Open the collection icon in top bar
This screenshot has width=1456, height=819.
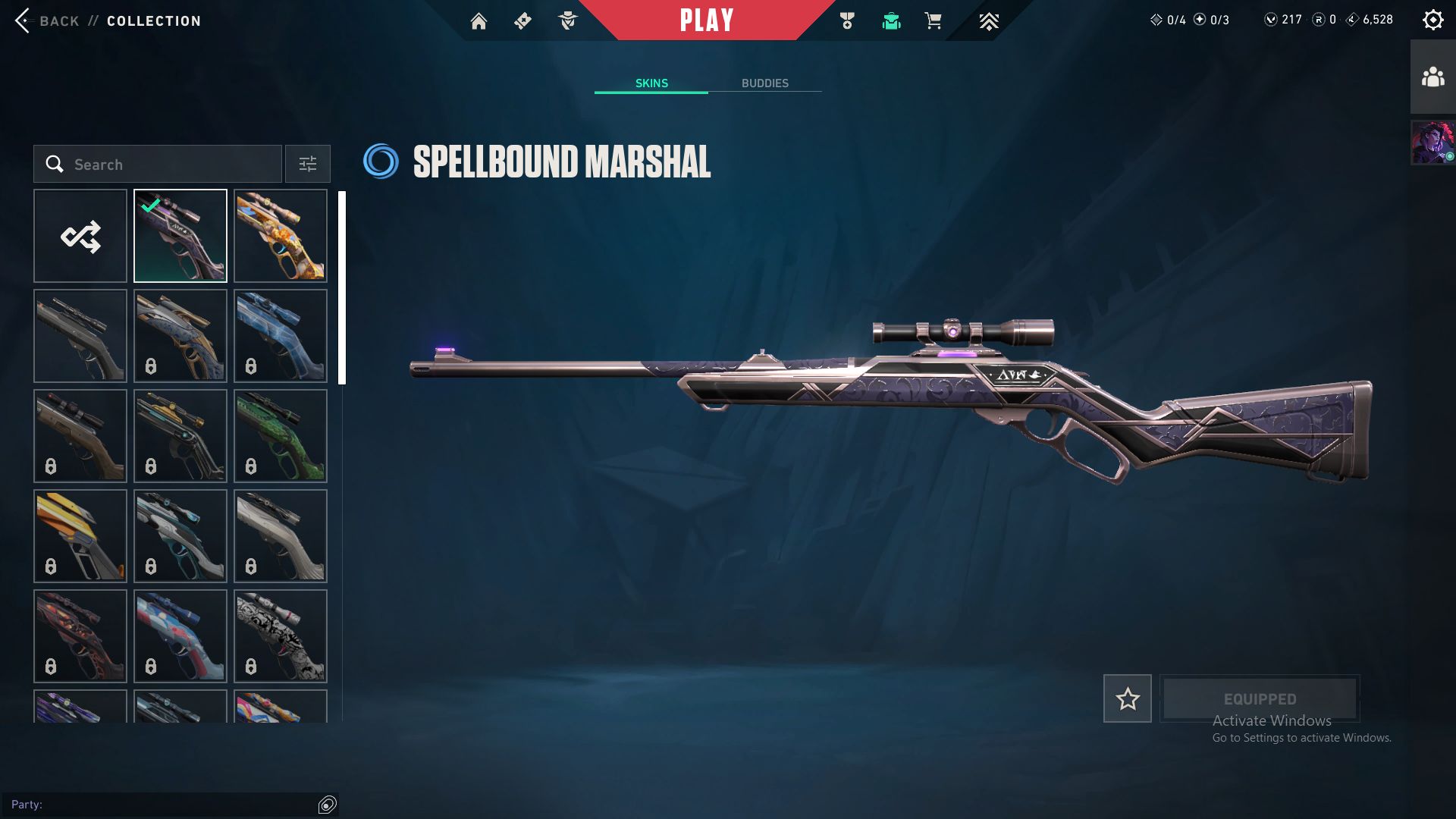point(891,21)
